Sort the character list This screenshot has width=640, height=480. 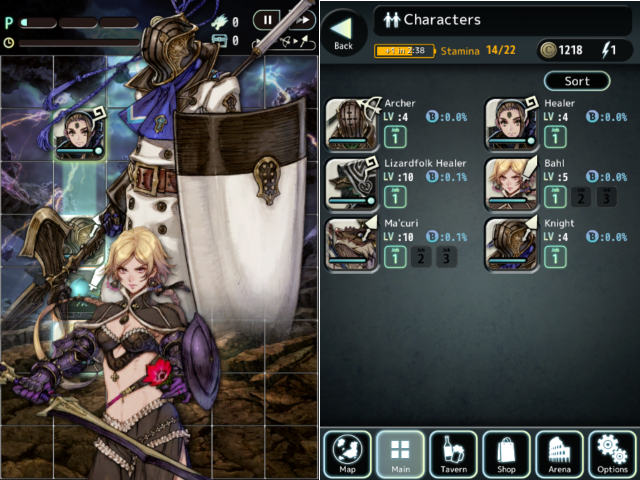(x=577, y=81)
